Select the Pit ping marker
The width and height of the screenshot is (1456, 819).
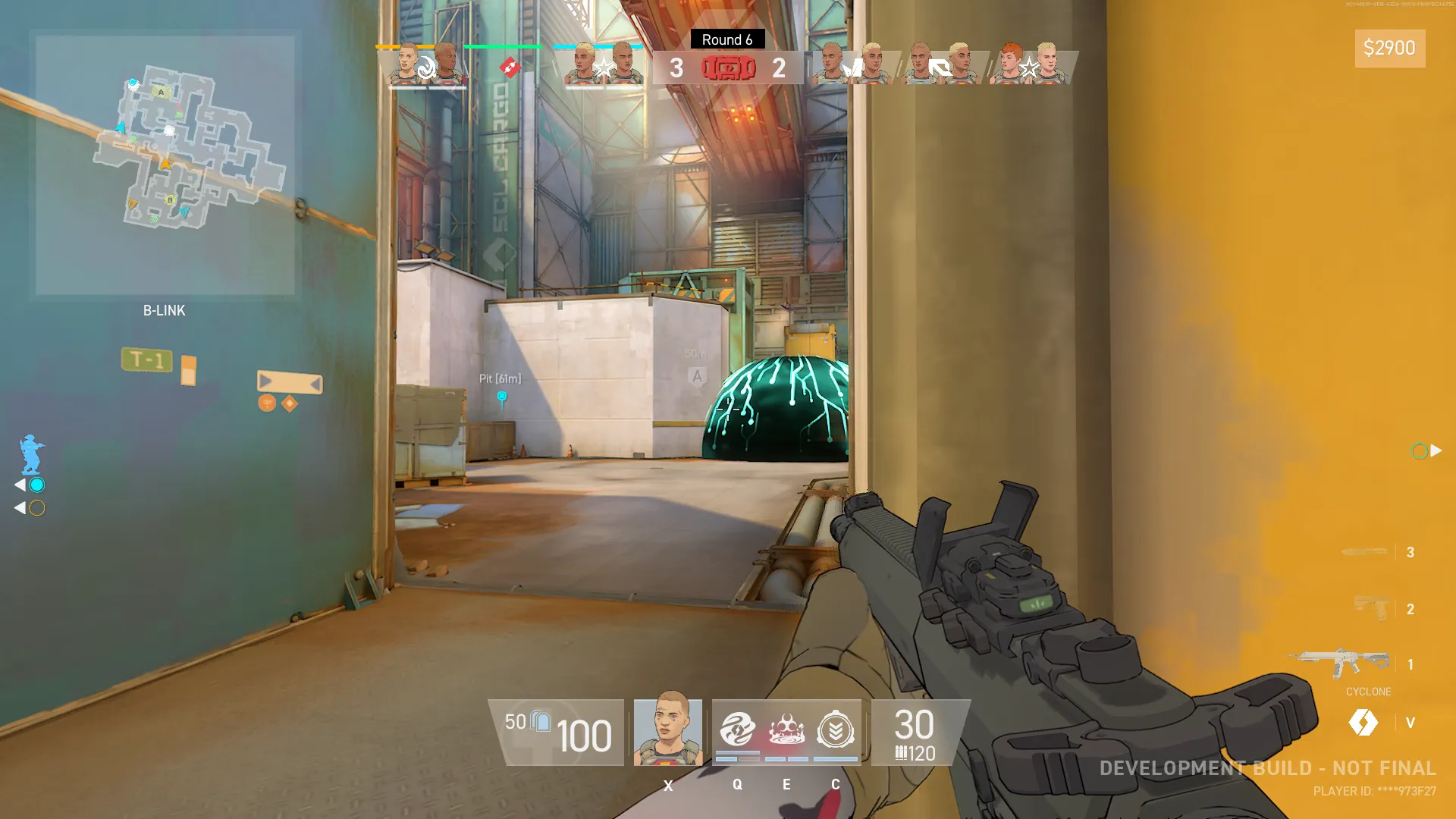501,397
